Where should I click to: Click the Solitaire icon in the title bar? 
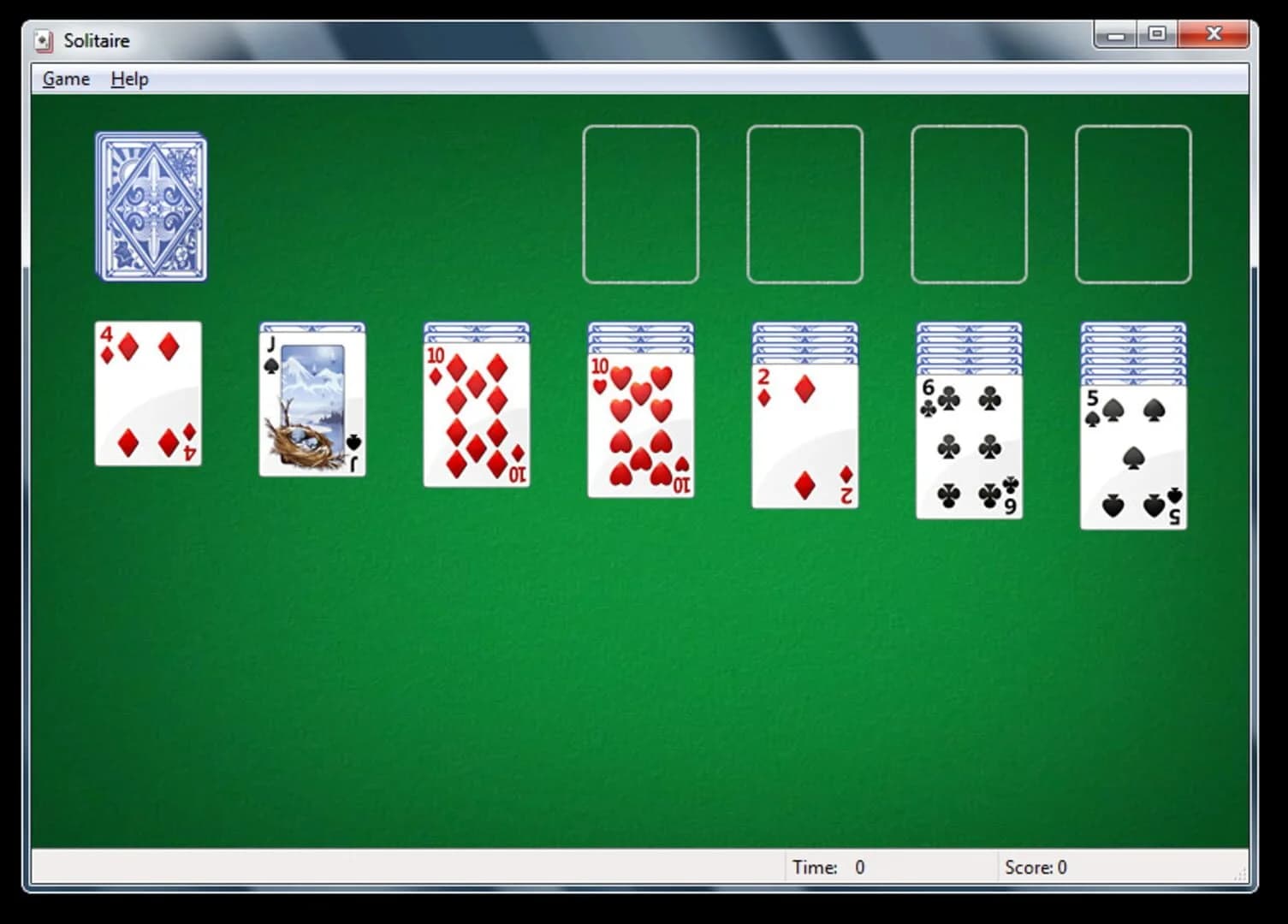click(x=42, y=39)
